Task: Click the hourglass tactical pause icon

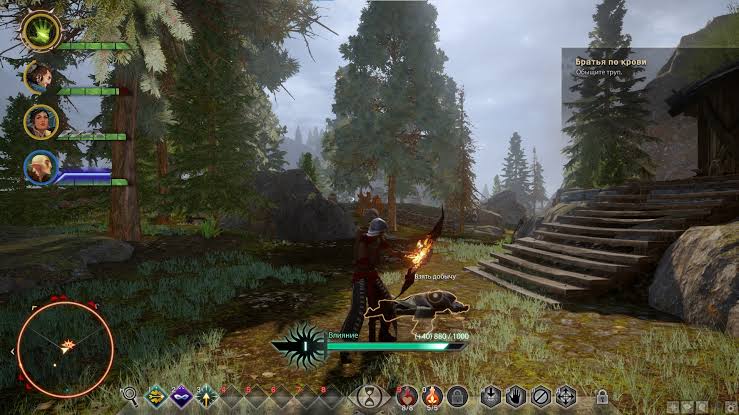Action: tap(369, 396)
